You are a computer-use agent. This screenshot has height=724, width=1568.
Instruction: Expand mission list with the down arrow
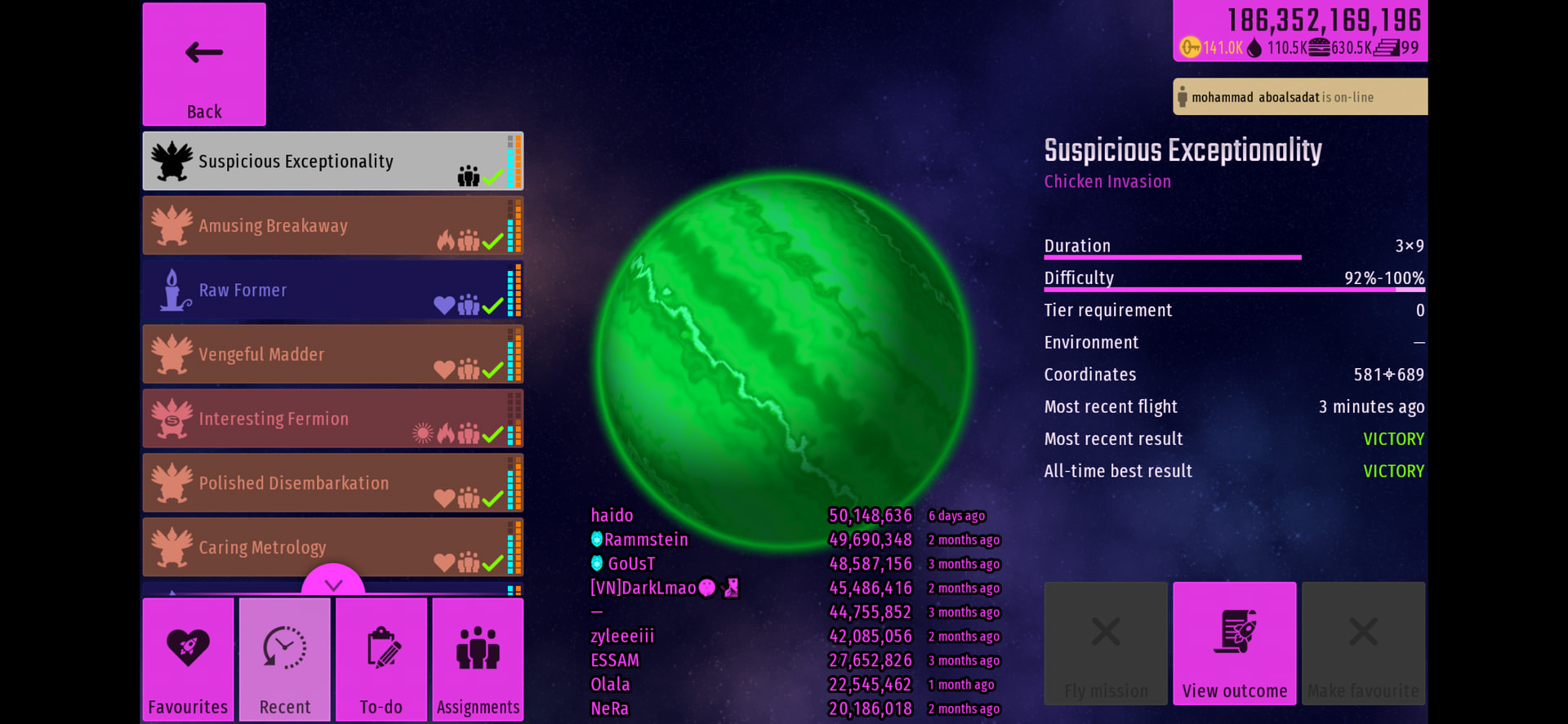[x=333, y=583]
